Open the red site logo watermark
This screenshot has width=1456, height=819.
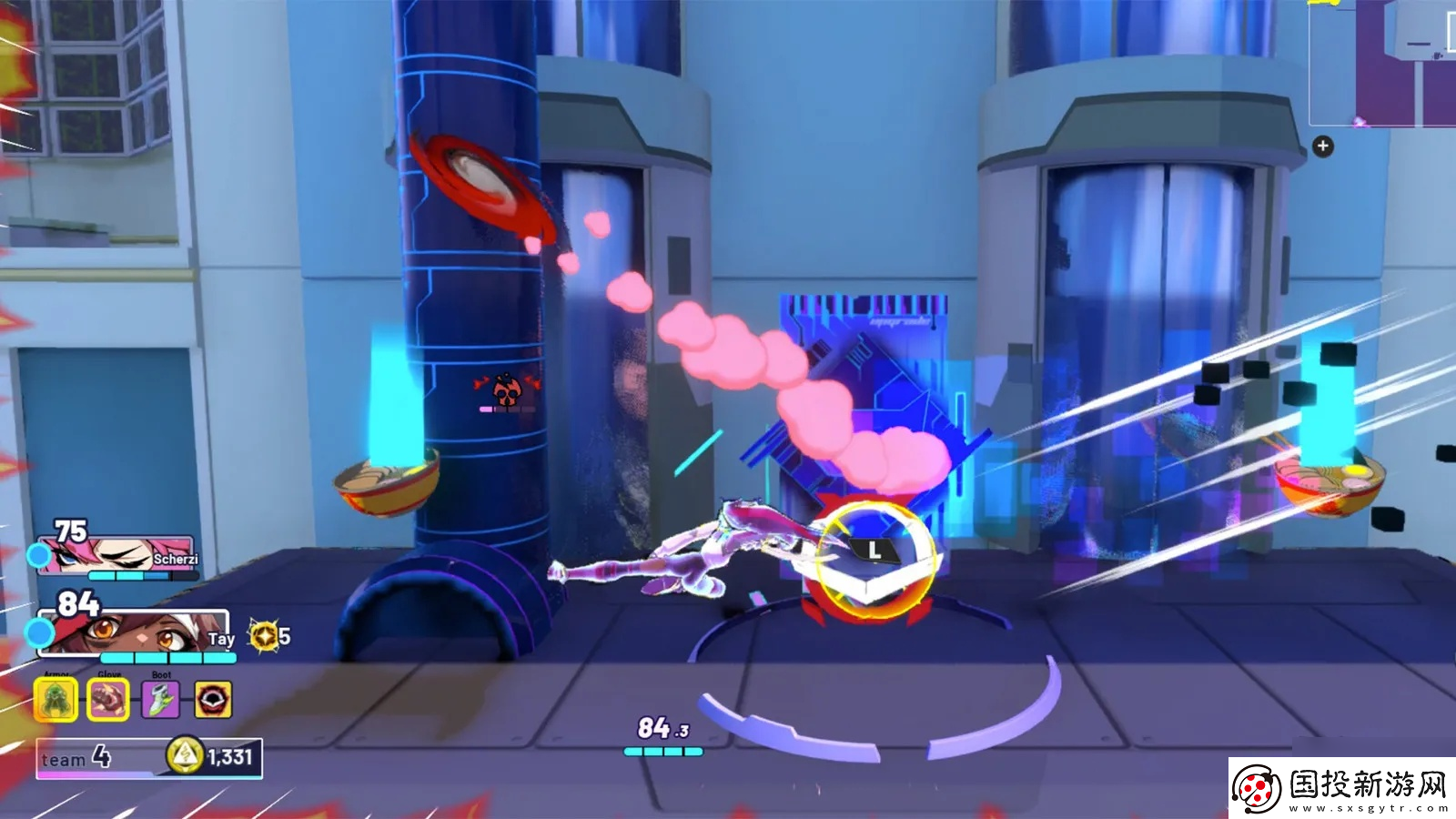[1257, 789]
